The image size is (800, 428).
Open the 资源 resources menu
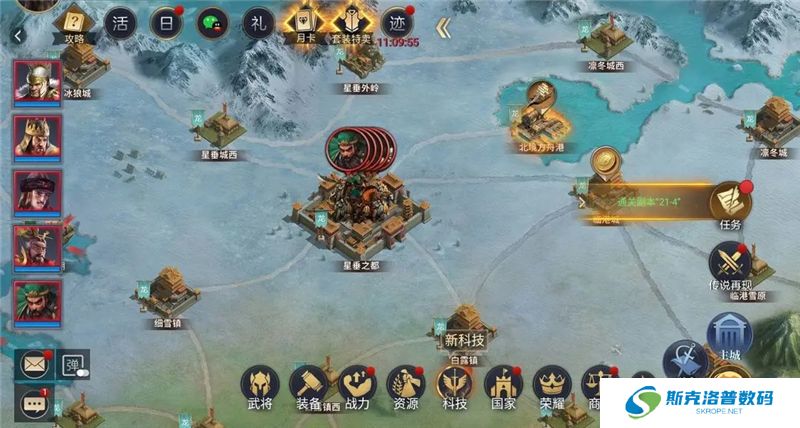pyautogui.click(x=406, y=386)
